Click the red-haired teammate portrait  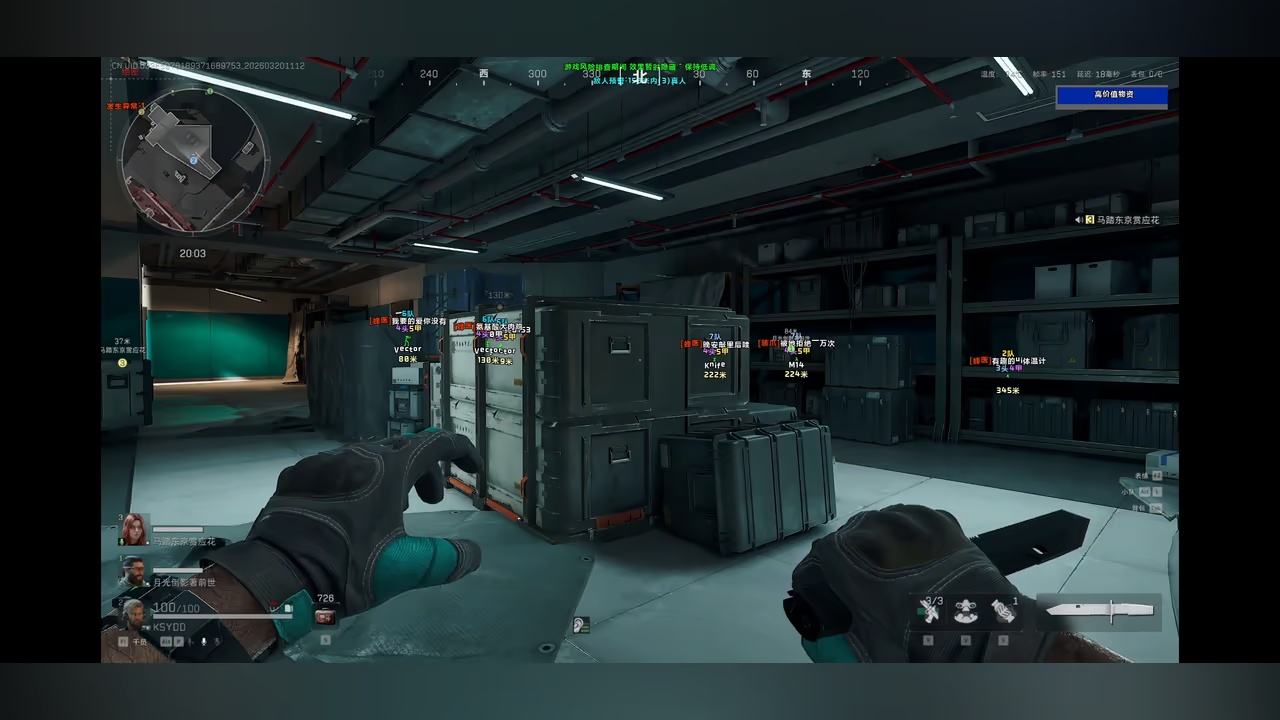pos(135,529)
